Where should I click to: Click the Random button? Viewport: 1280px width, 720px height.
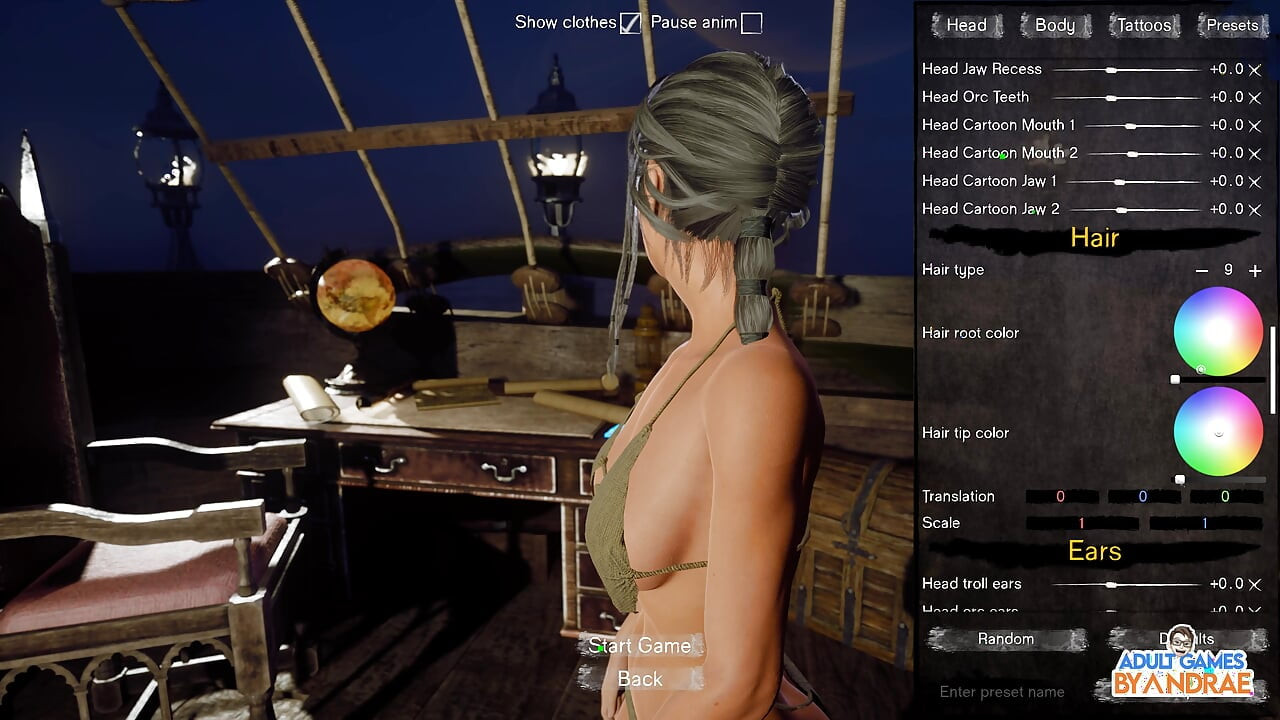[x=1005, y=638]
